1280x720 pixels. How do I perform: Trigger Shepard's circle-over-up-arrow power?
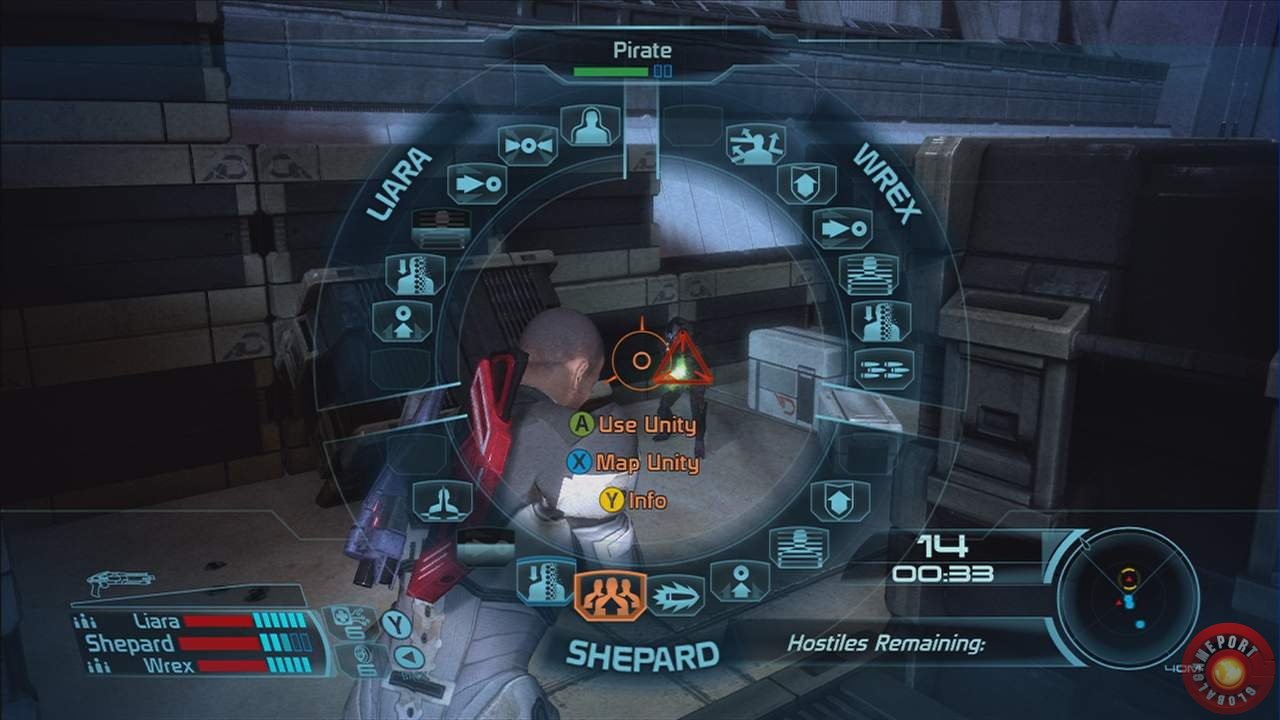coord(740,581)
